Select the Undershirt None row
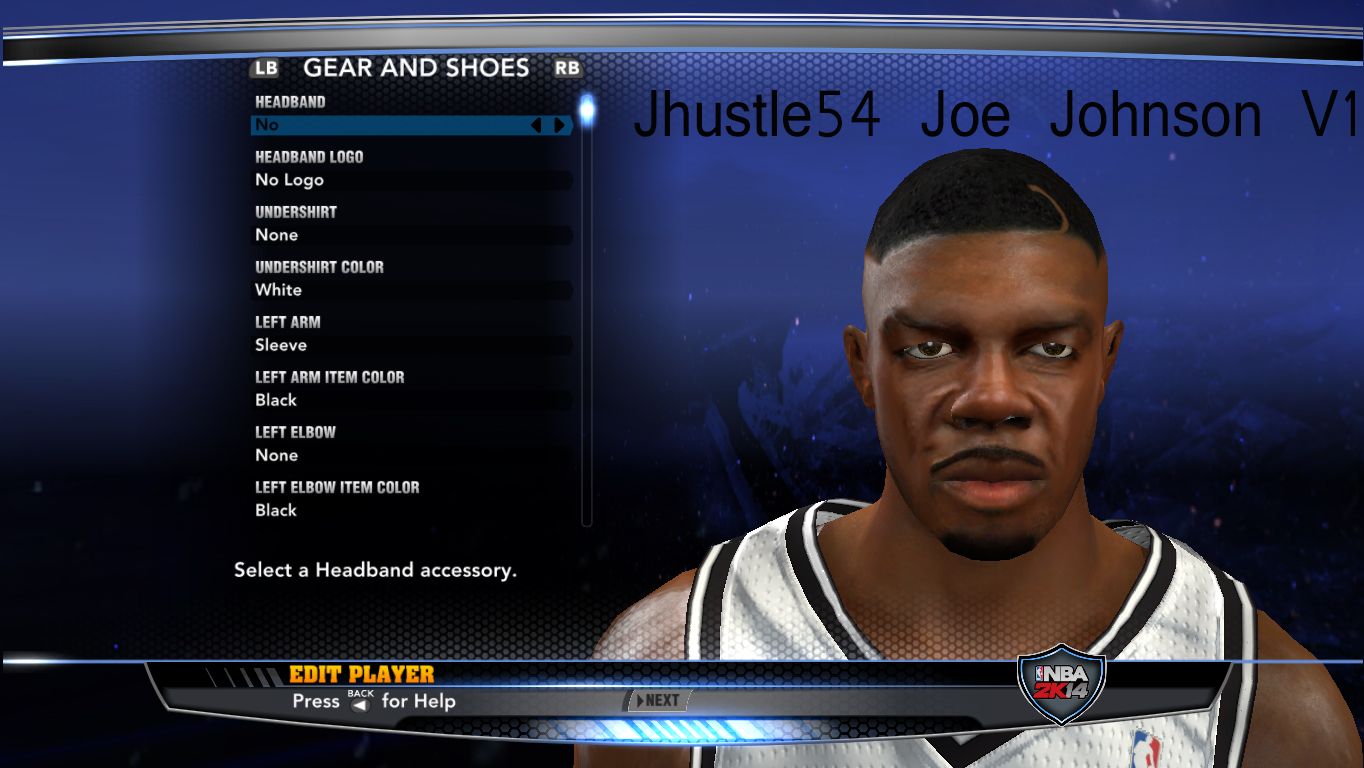1364x768 pixels. (x=410, y=235)
